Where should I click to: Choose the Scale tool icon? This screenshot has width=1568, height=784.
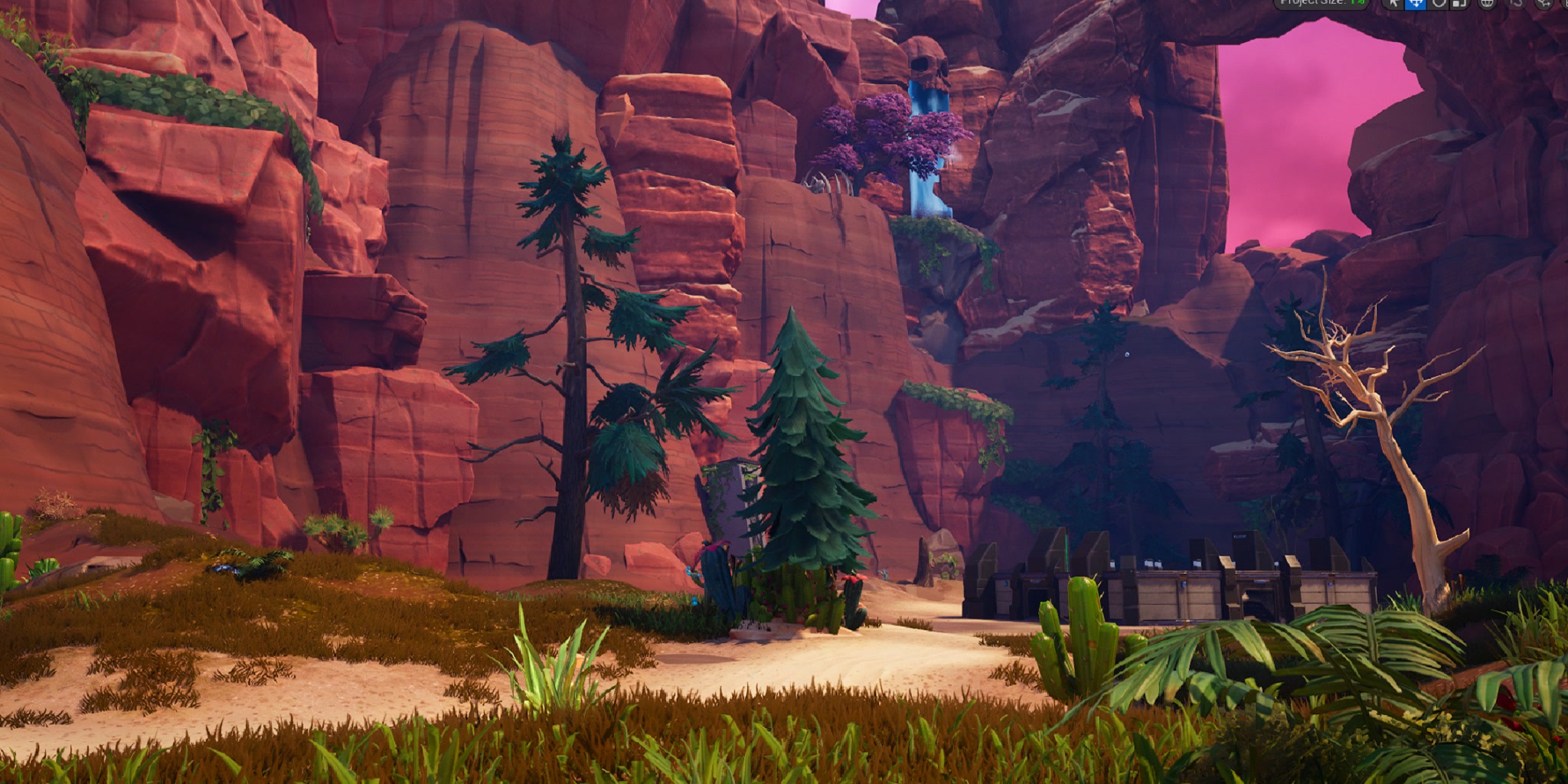[x=1459, y=6]
